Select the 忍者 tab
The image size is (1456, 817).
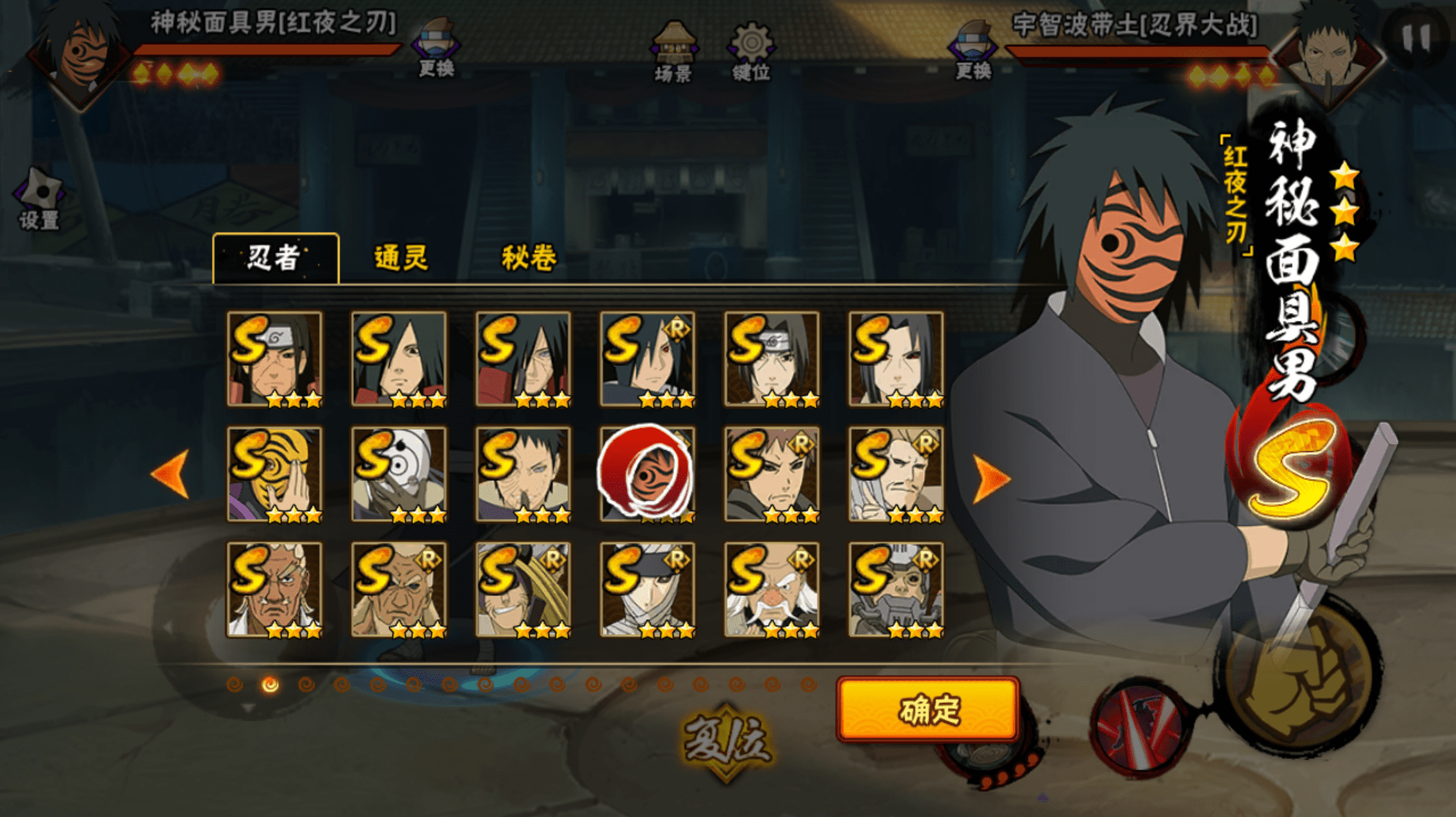click(275, 258)
